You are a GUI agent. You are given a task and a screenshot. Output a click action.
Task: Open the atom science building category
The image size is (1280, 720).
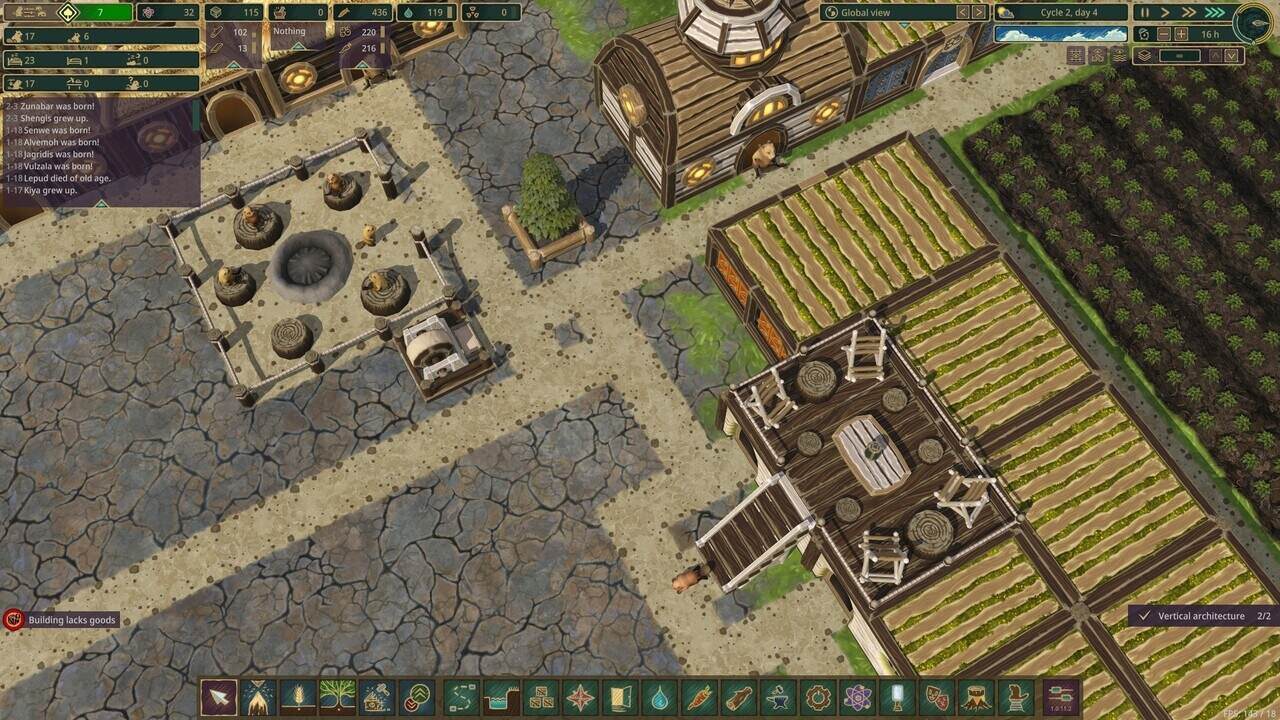pos(858,697)
